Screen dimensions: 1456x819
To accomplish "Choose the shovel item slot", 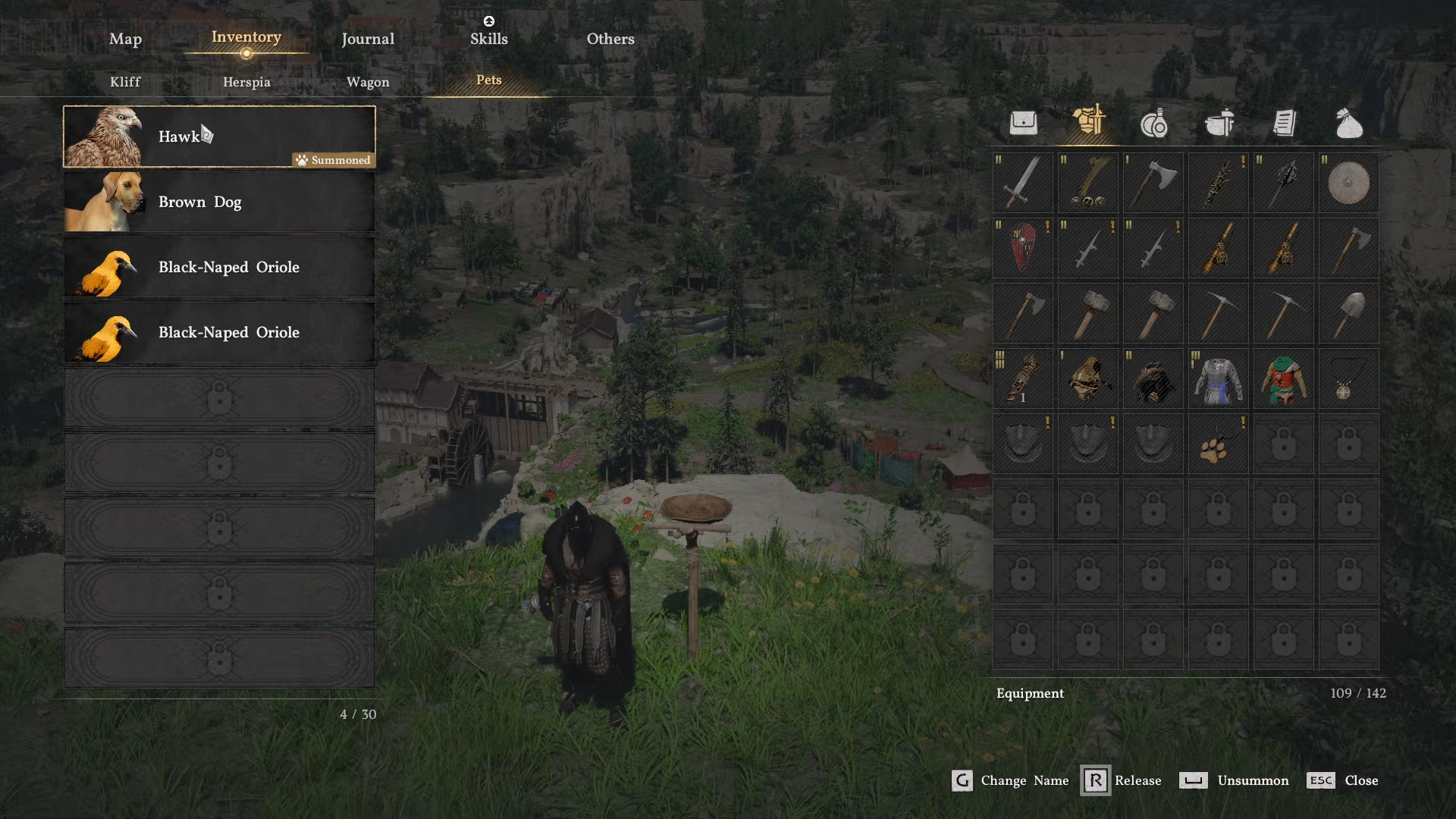I will point(1348,313).
